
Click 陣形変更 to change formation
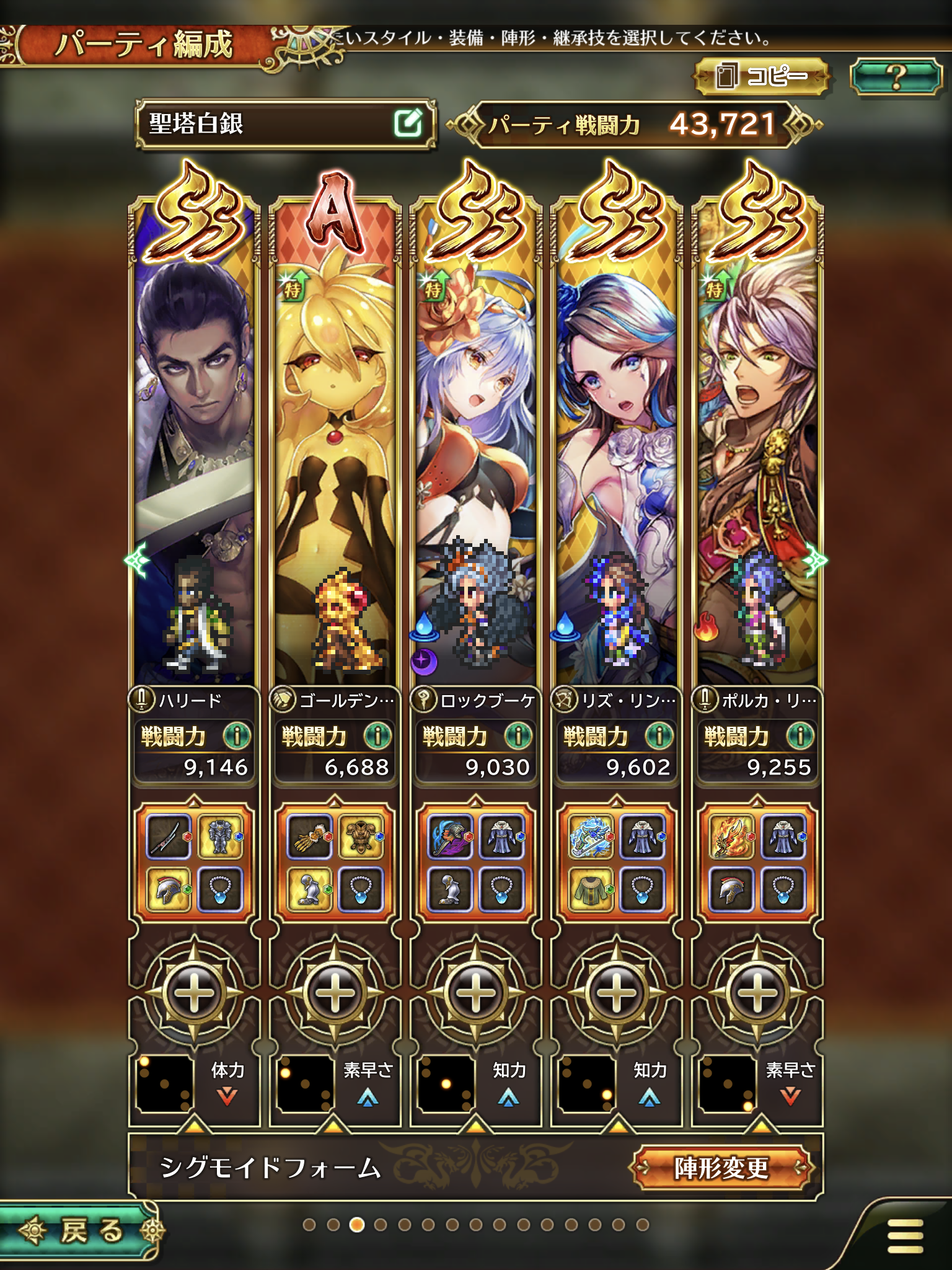(x=723, y=1168)
